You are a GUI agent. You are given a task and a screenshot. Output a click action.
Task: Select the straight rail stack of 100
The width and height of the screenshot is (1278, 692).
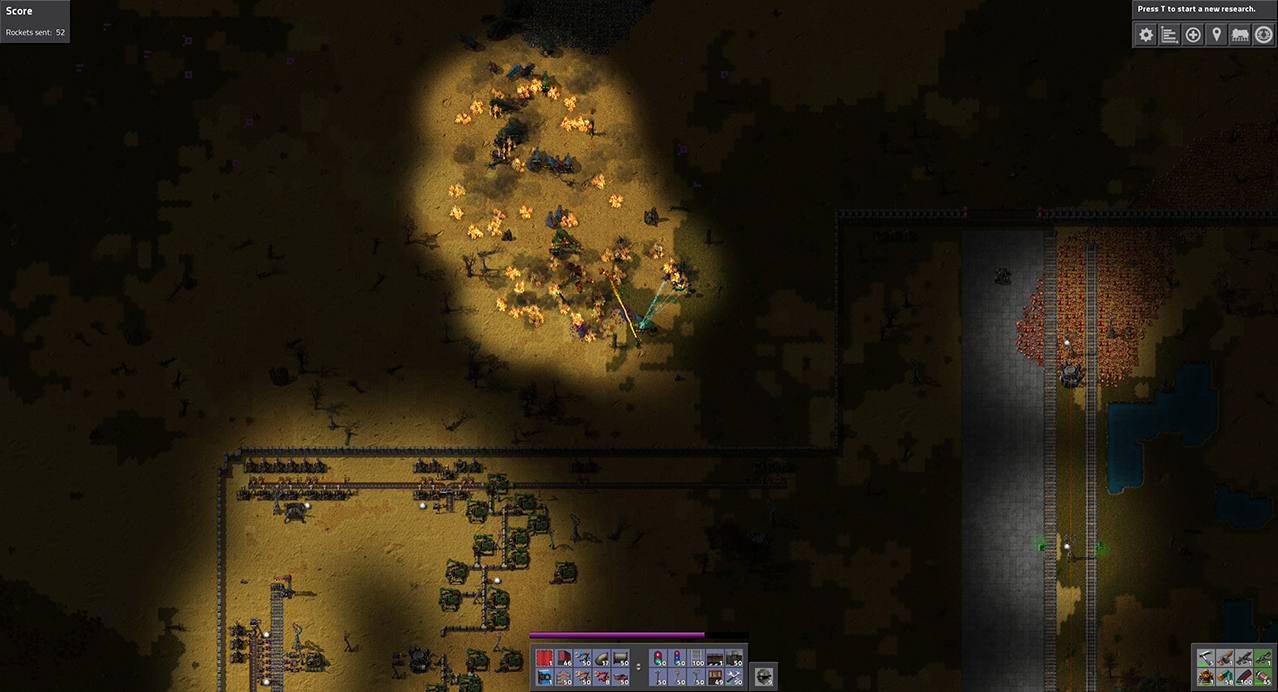tap(697, 658)
